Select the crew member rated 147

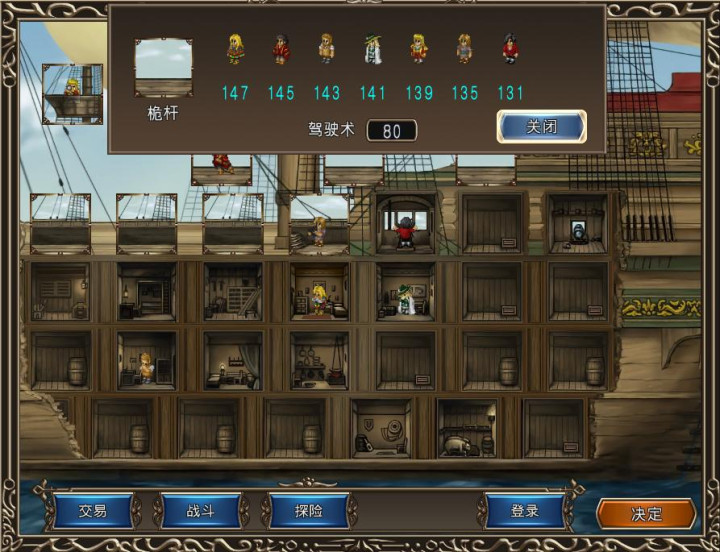click(x=235, y=49)
